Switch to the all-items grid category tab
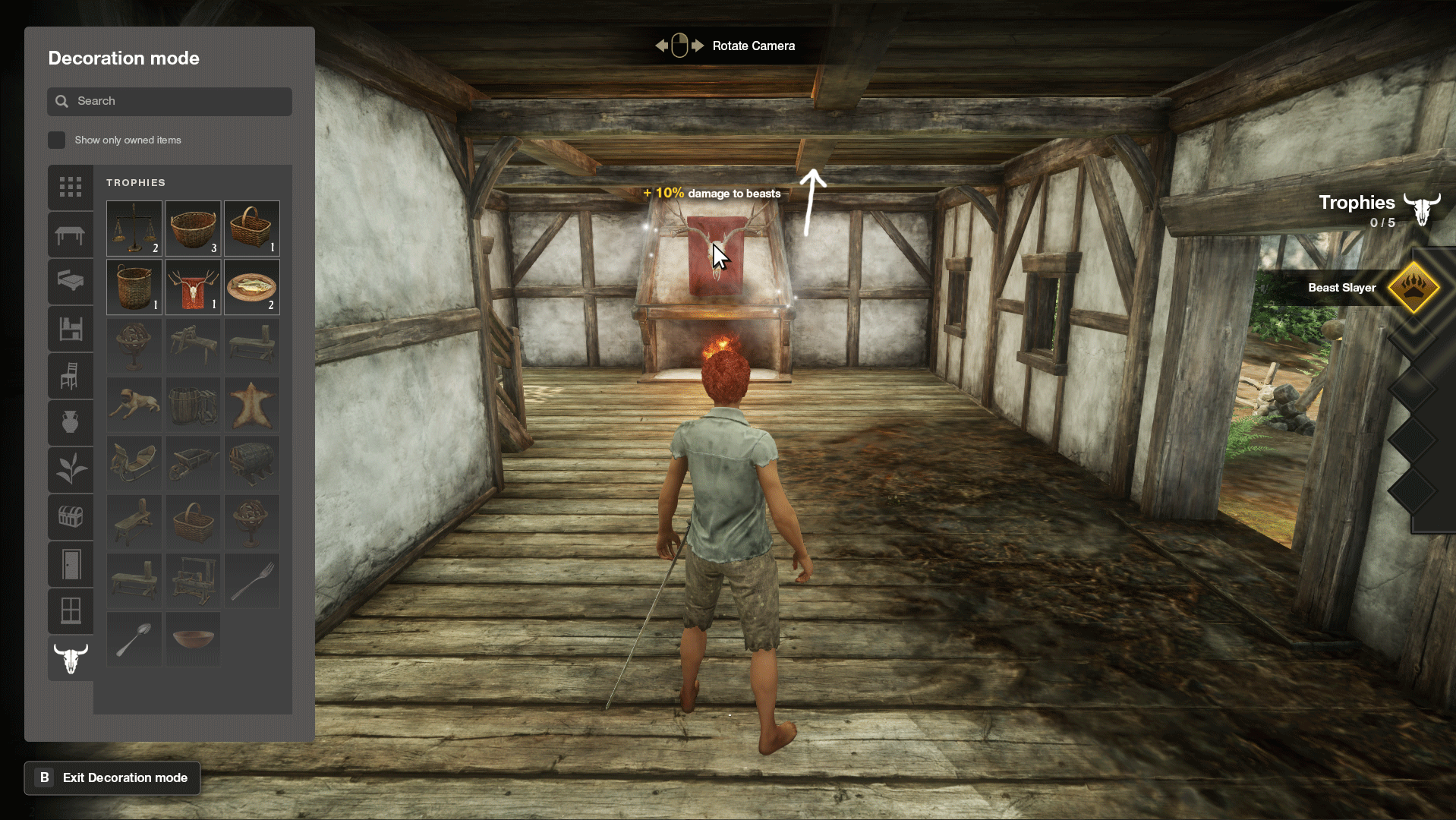Image resolution: width=1456 pixels, height=820 pixels. pos(71,187)
